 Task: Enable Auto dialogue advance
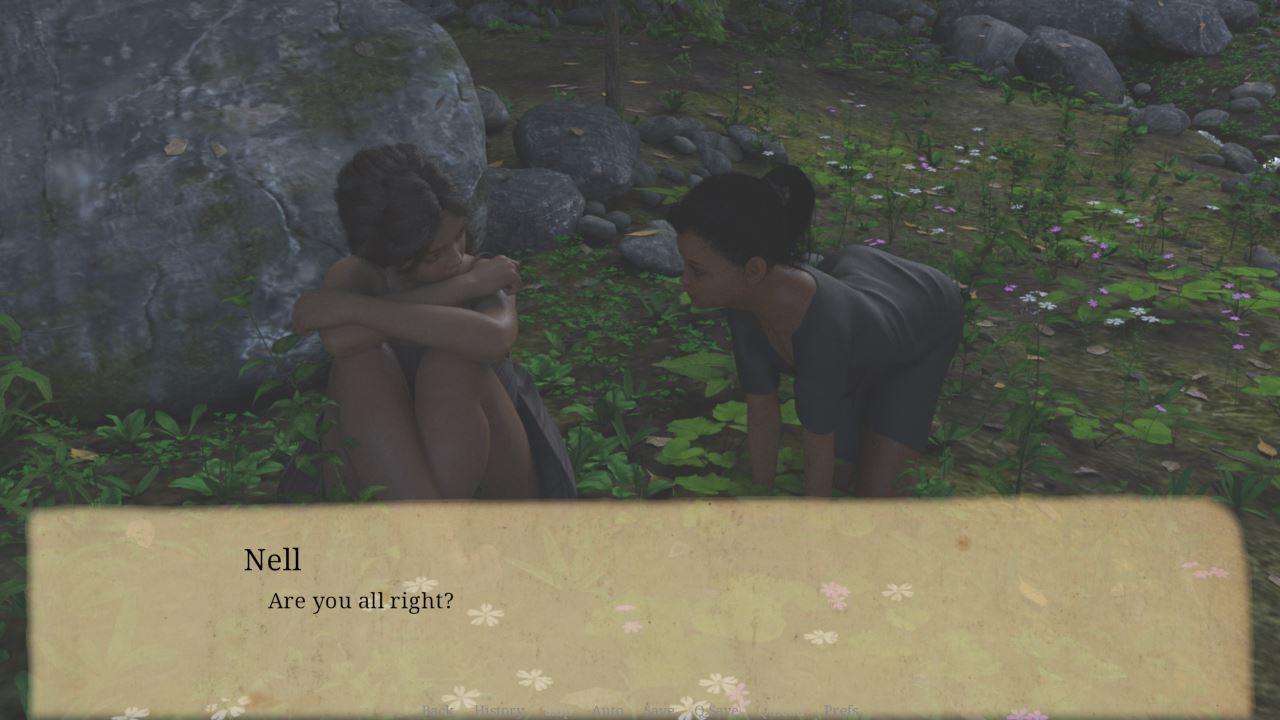pos(607,710)
